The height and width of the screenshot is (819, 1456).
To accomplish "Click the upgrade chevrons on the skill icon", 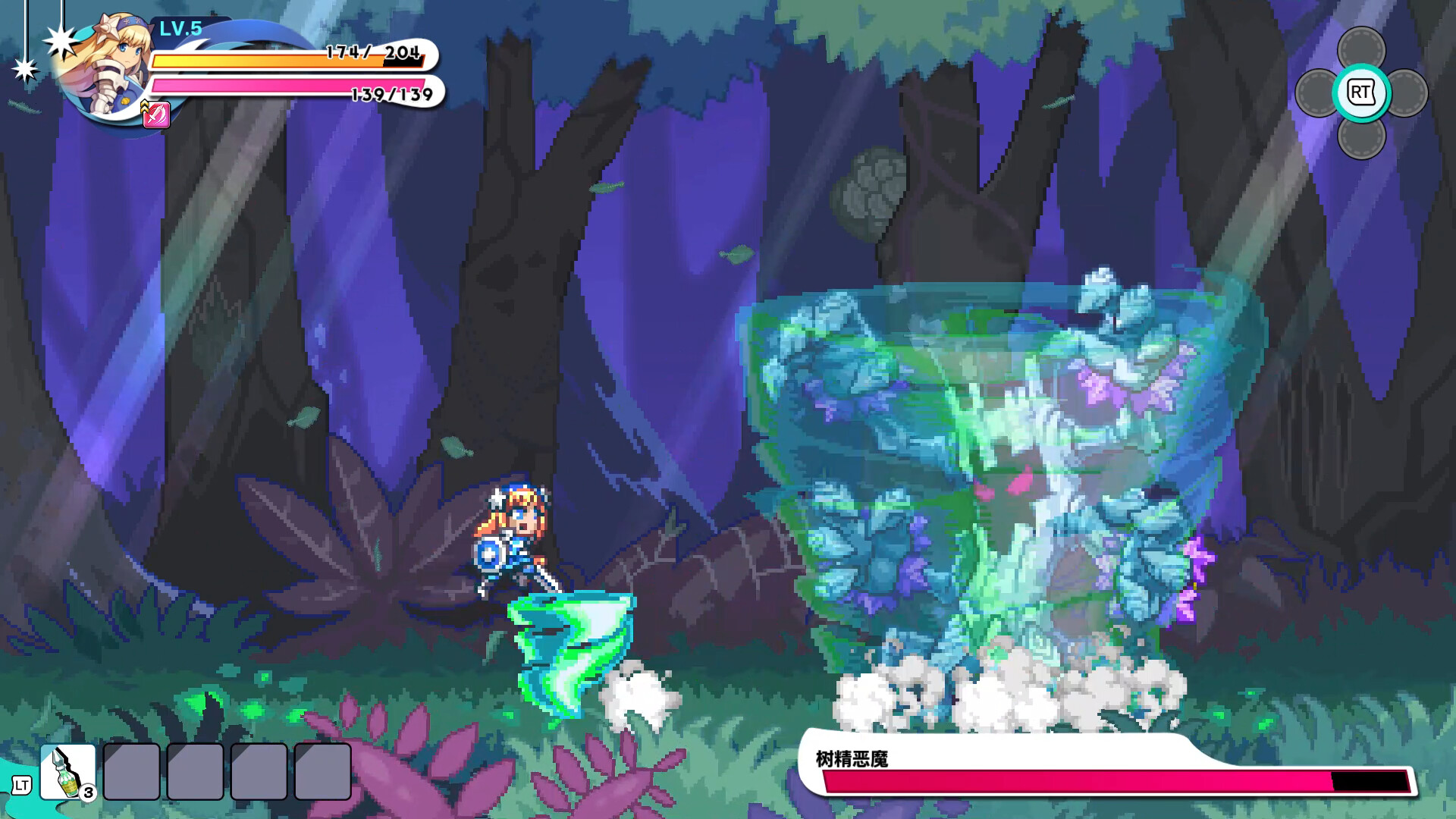I will click(x=144, y=108).
